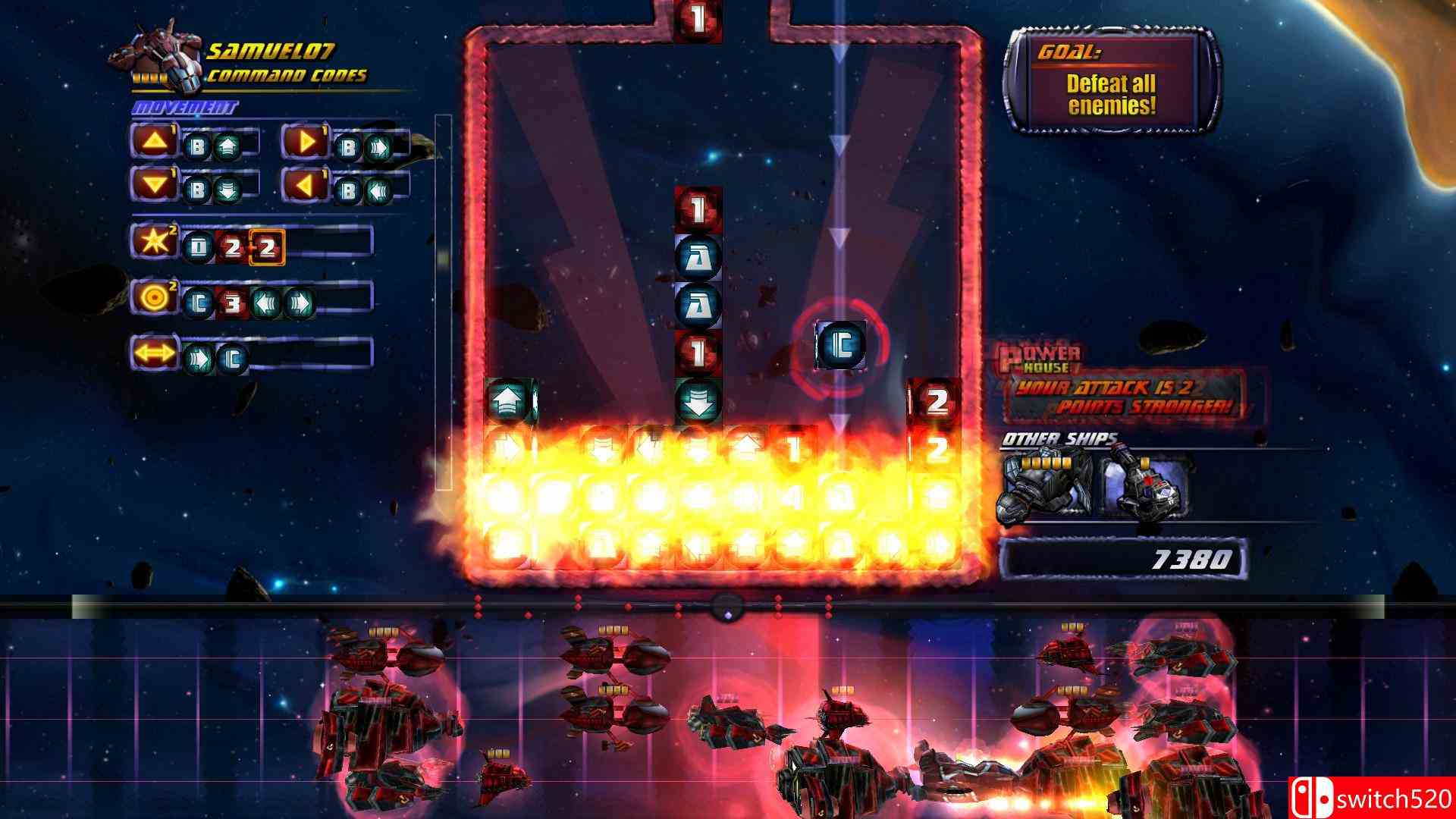Click the falling C block in the grid
This screenshot has height=819, width=1456.
(839, 346)
